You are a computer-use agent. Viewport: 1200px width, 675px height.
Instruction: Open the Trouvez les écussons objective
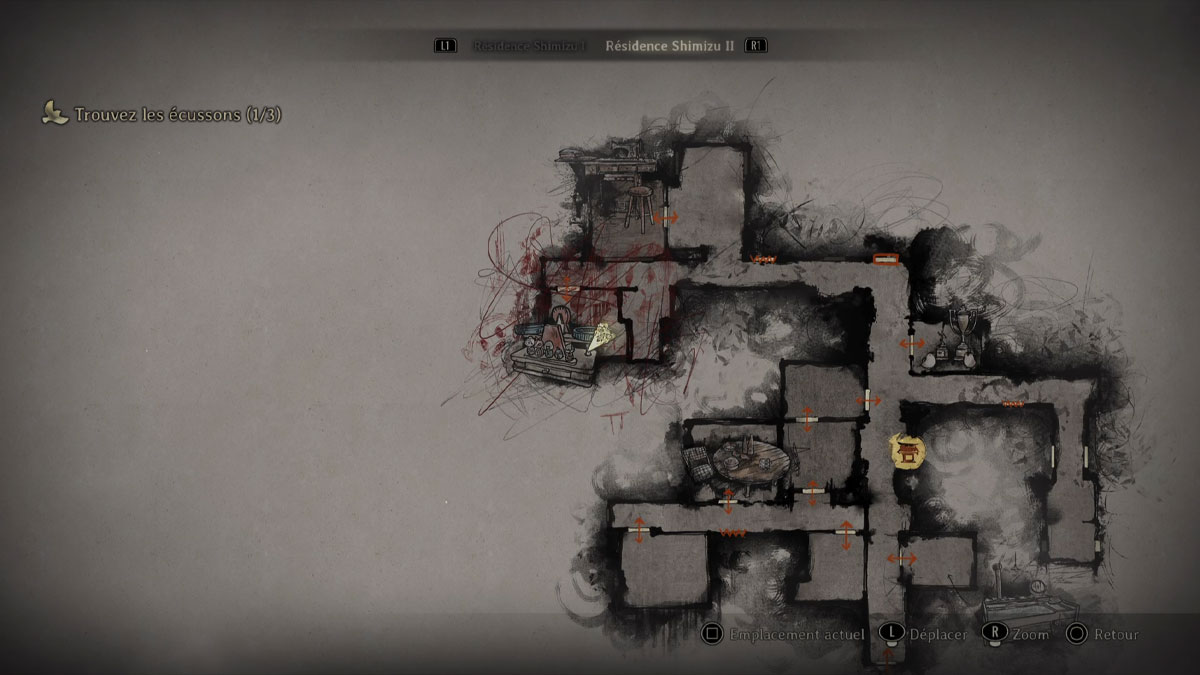[177, 115]
